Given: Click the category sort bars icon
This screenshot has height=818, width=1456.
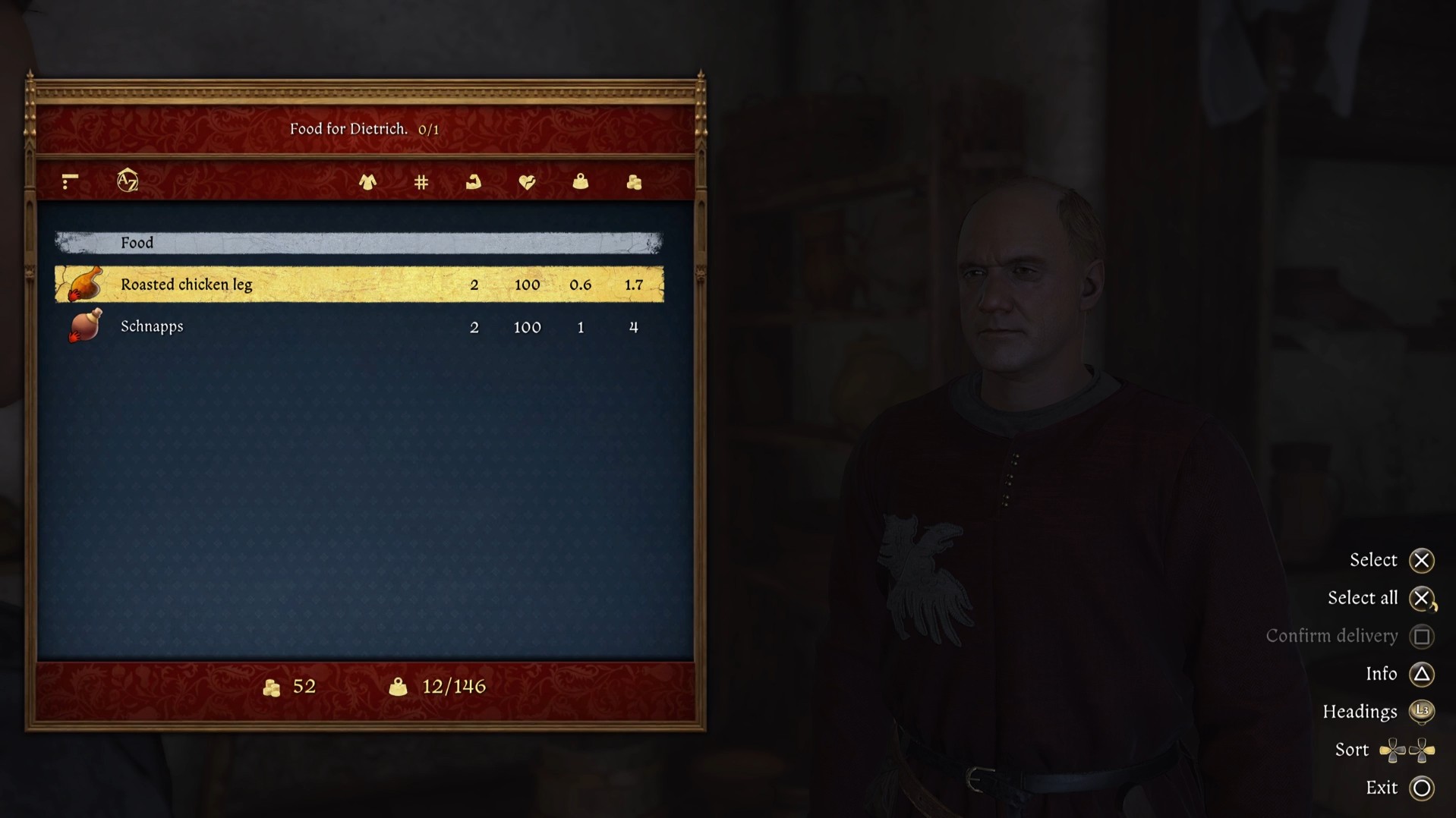Looking at the screenshot, I should tap(70, 181).
